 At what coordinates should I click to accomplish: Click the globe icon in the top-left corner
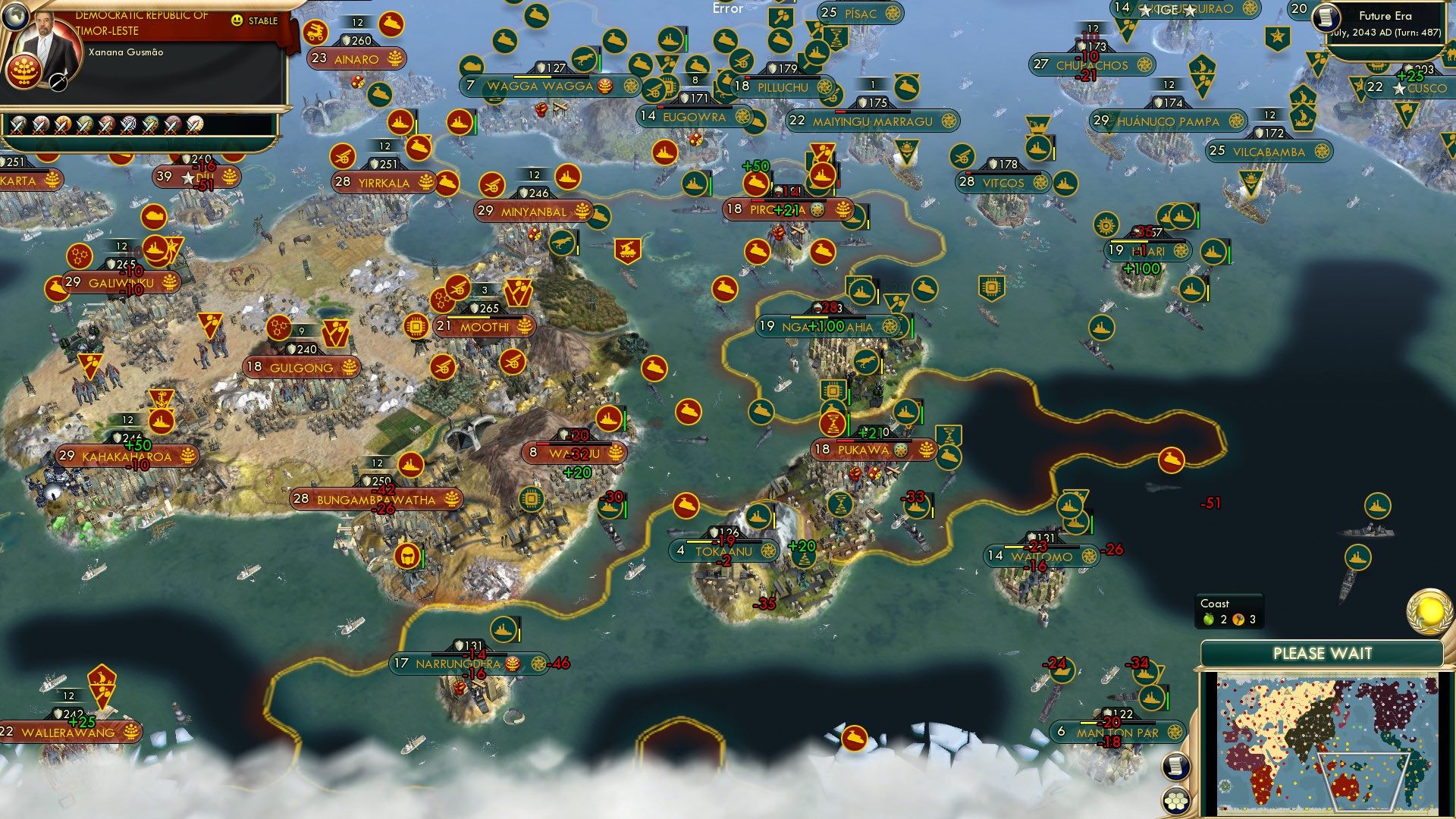pos(15,17)
